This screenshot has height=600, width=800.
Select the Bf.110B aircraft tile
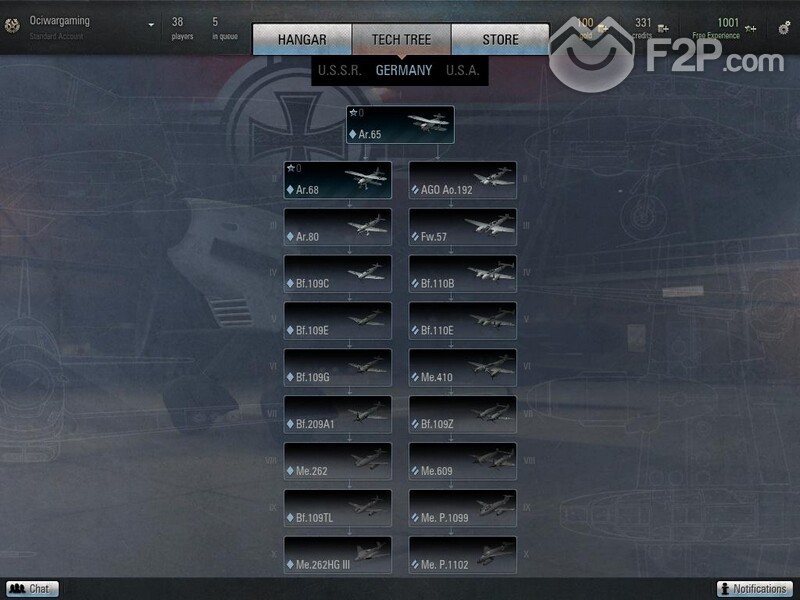point(463,274)
